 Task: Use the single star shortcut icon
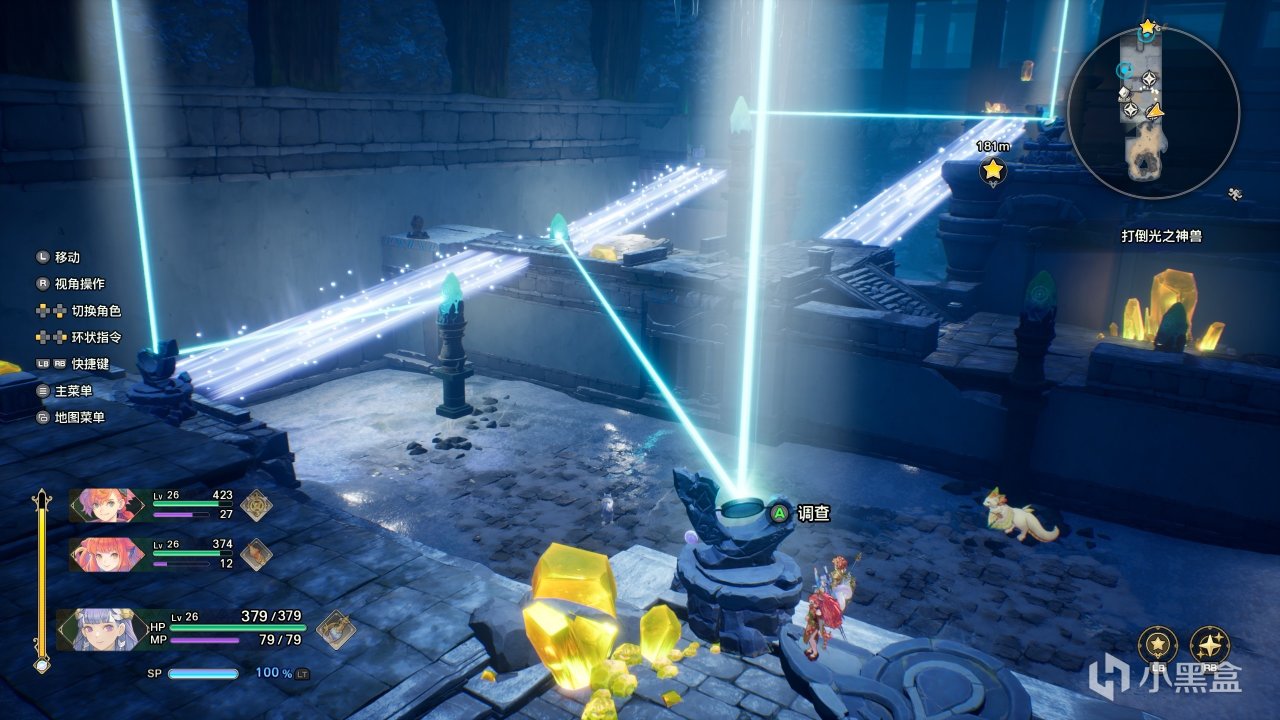[x=1157, y=645]
